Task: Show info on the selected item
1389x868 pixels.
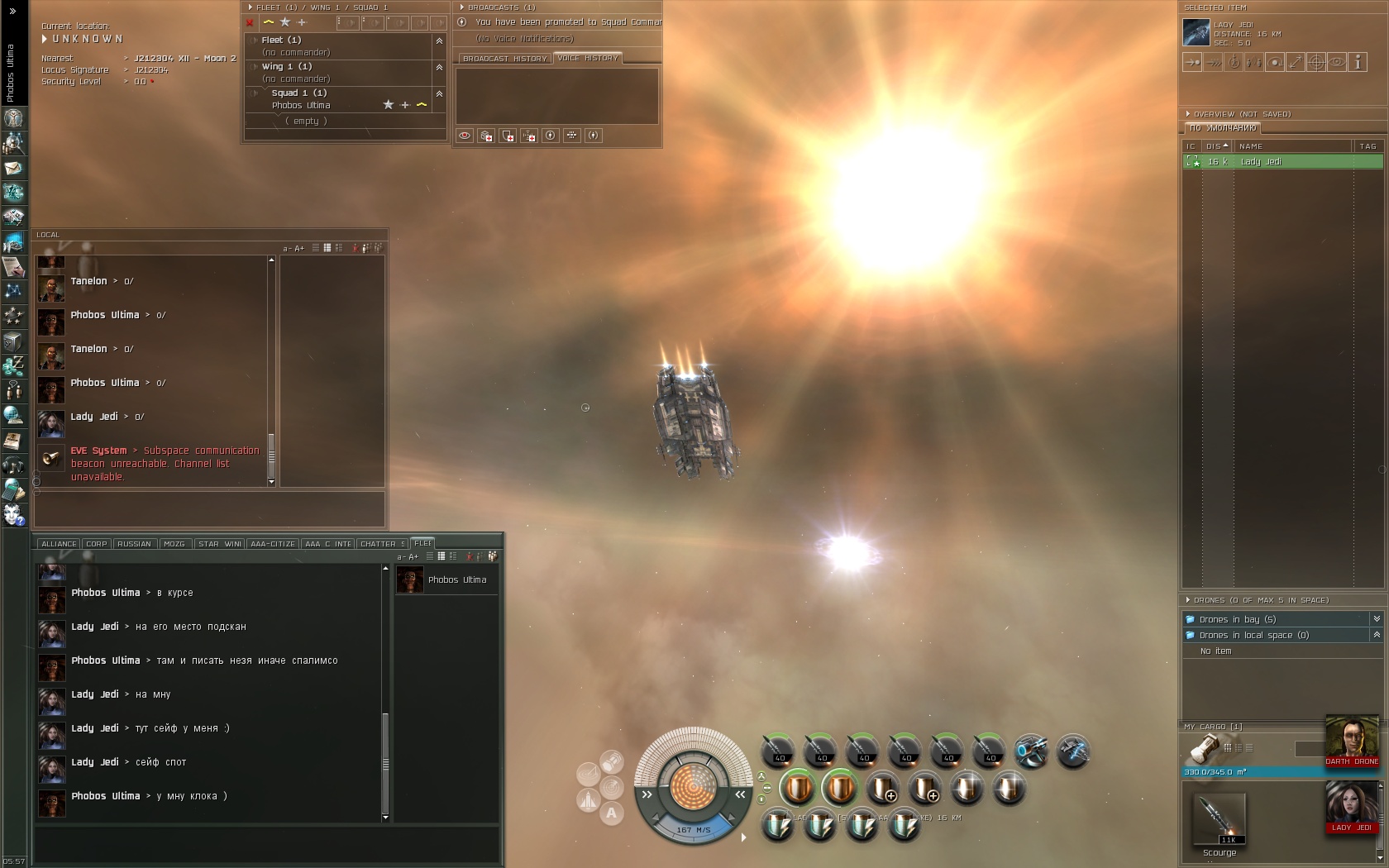Action: [1357, 62]
